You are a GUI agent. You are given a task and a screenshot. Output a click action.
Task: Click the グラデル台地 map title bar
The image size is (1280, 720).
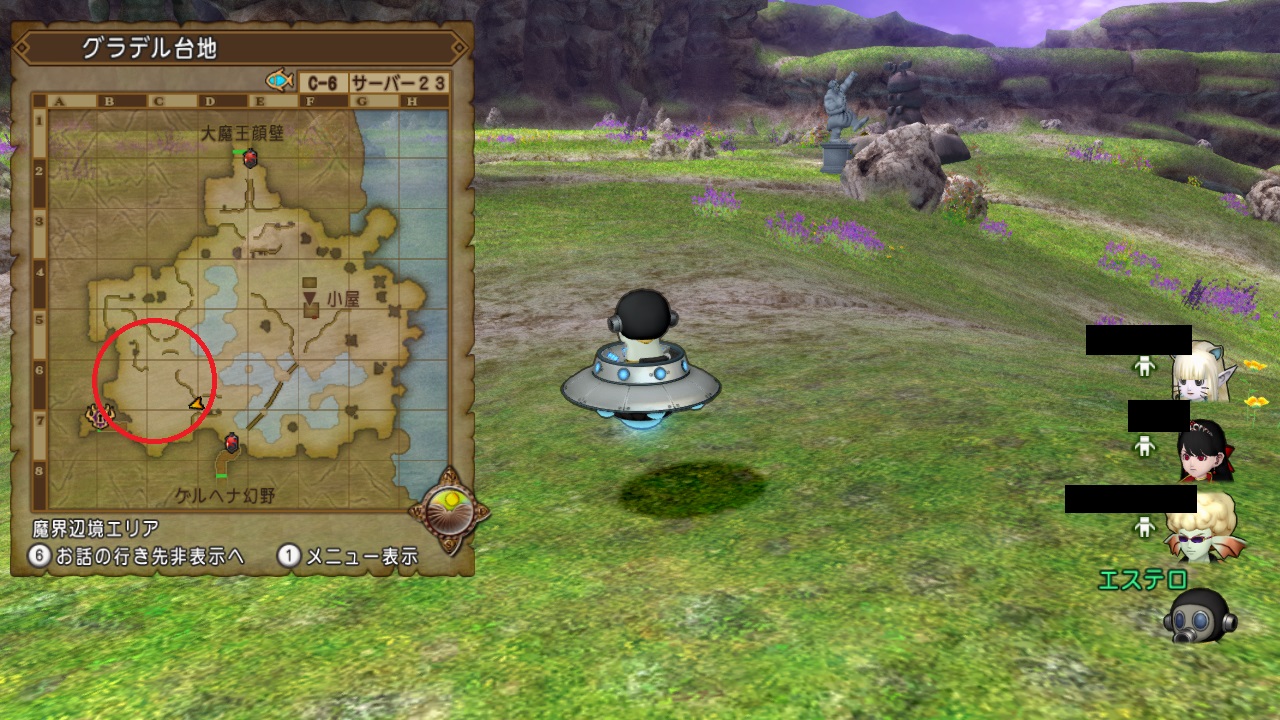click(240, 47)
